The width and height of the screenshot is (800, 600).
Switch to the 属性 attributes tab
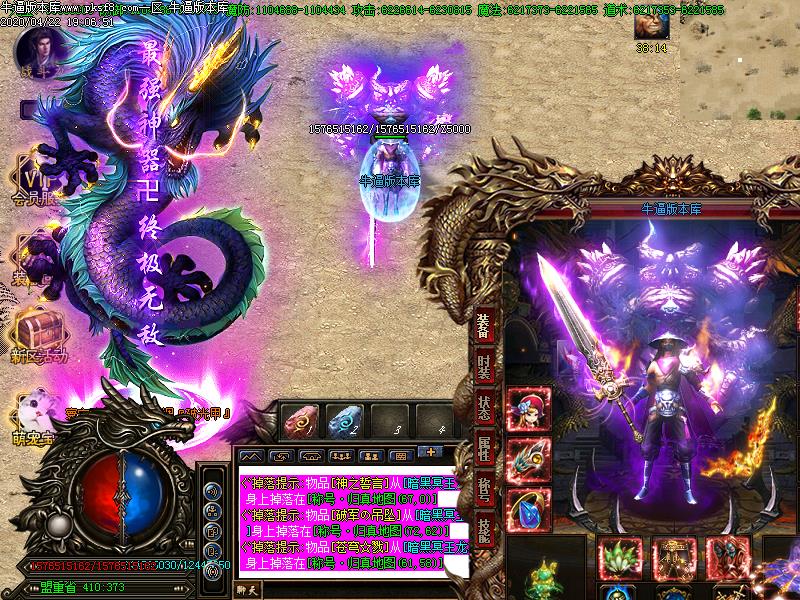point(484,450)
